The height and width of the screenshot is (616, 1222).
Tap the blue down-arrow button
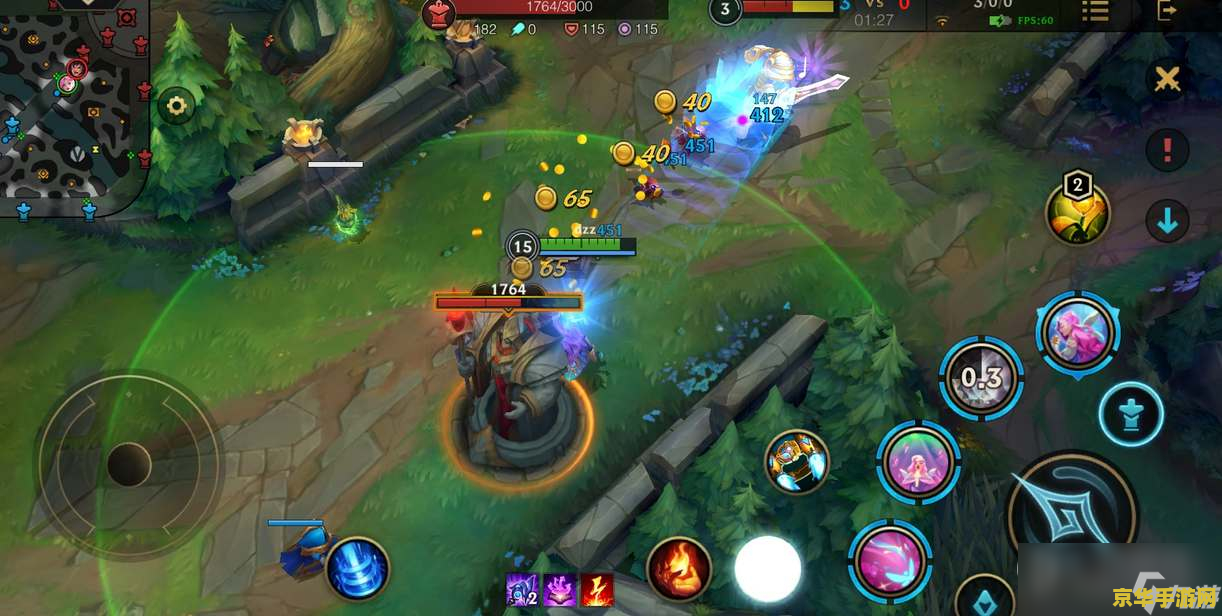[x=1166, y=221]
